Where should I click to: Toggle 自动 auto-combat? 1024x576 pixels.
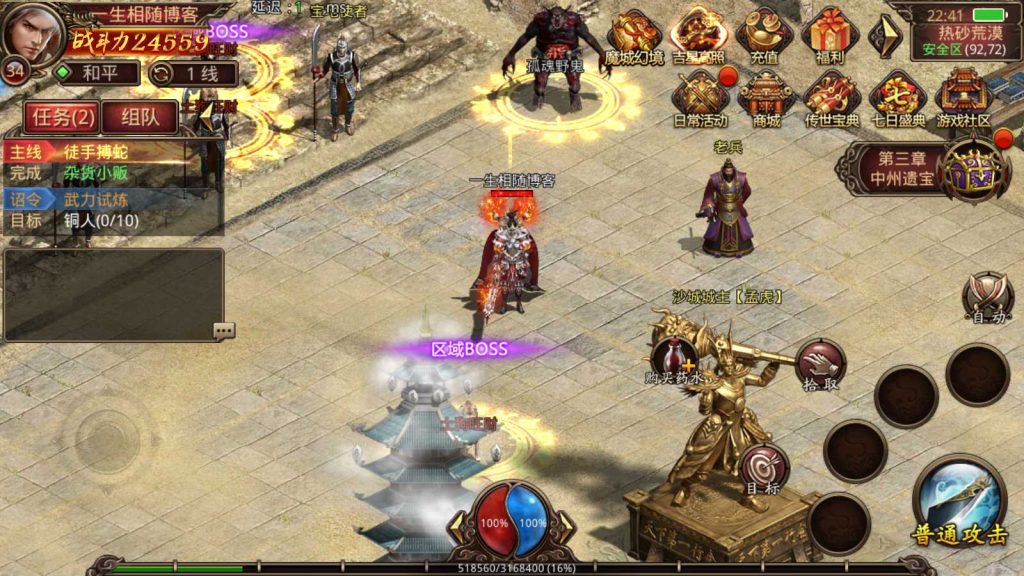(987, 297)
